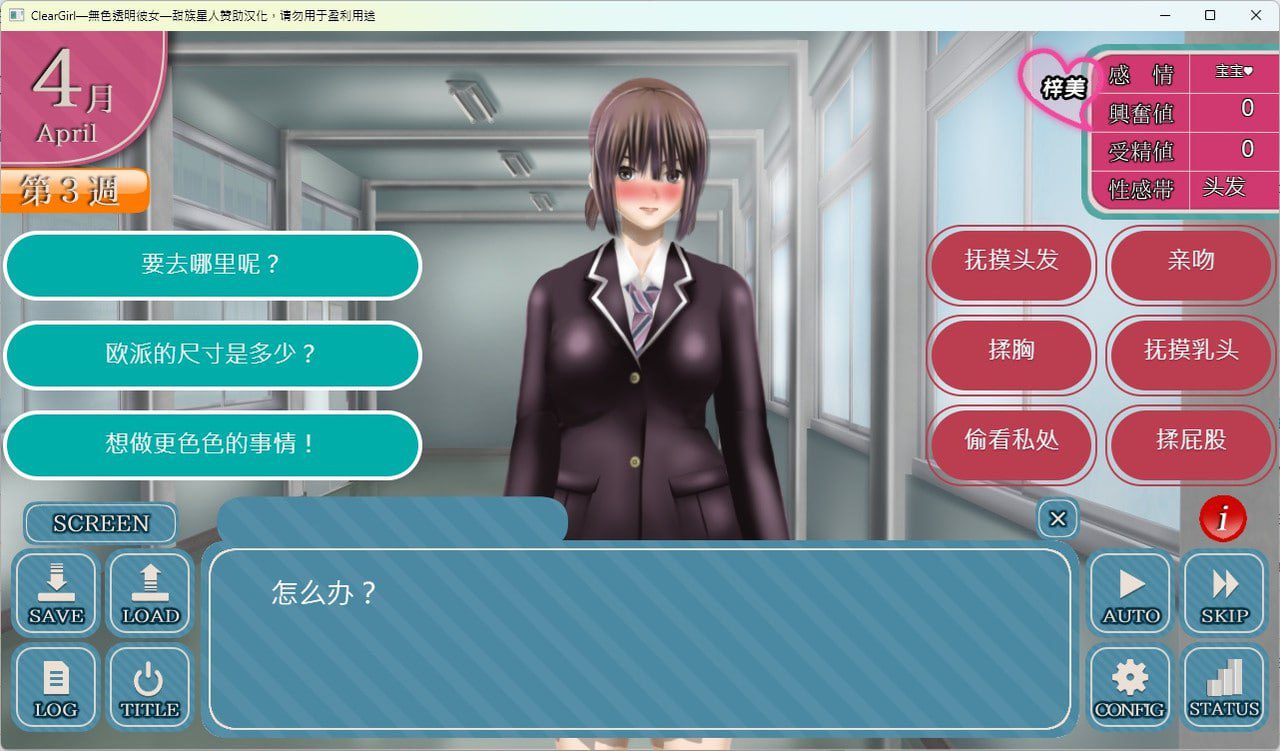Choose the 要去哪里呢？ option
This screenshot has height=751, width=1280.
pyautogui.click(x=212, y=266)
